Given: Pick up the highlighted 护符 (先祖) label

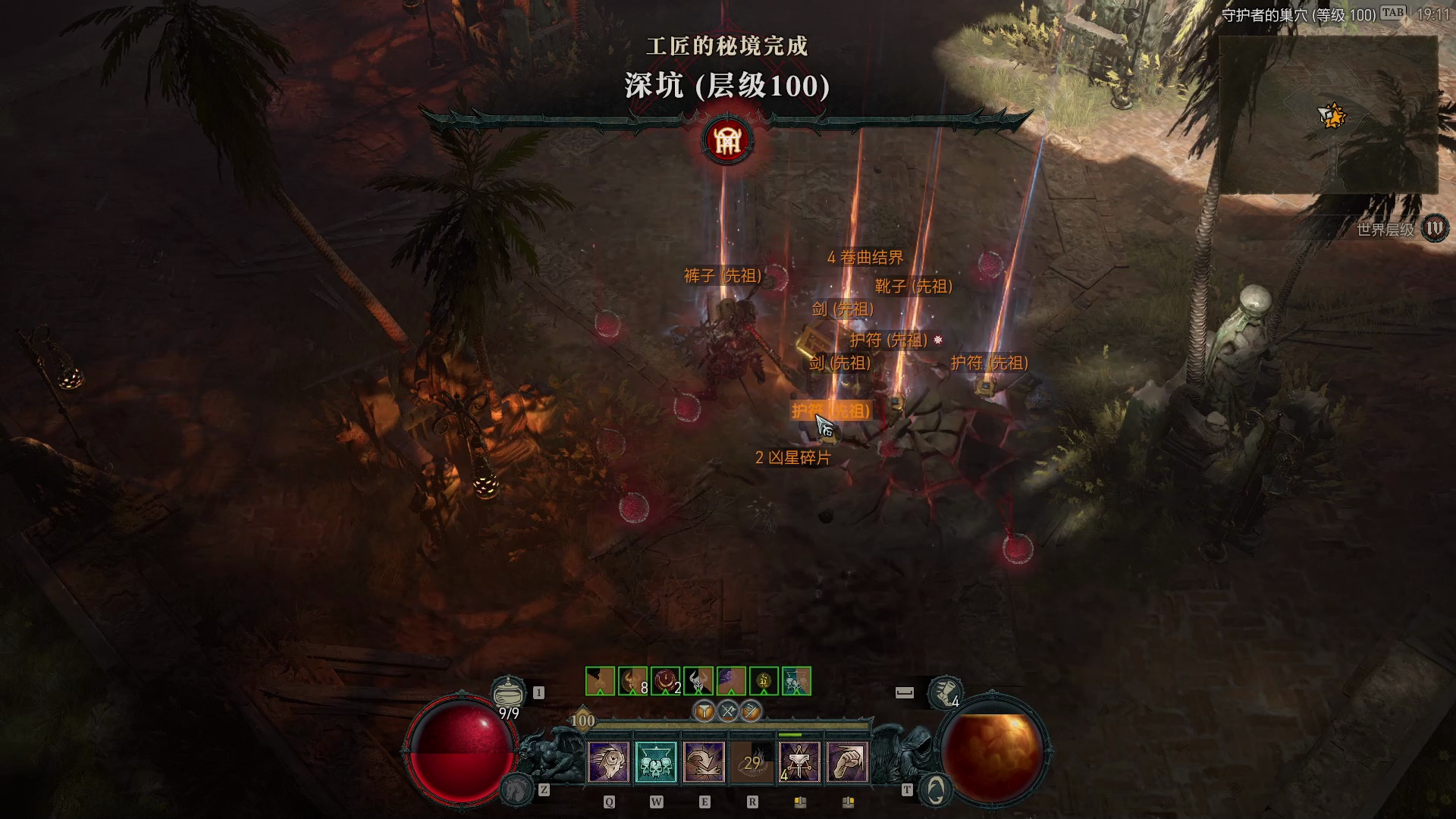Looking at the screenshot, I should coord(831,411).
